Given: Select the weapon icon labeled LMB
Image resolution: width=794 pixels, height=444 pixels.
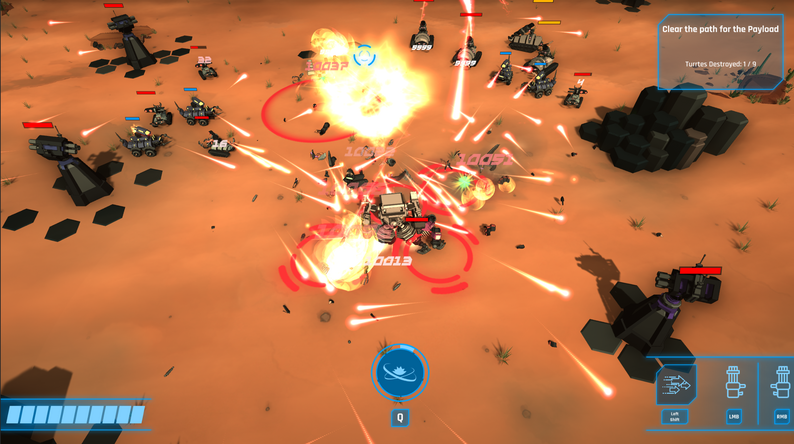Looking at the screenshot, I should click(x=734, y=384).
